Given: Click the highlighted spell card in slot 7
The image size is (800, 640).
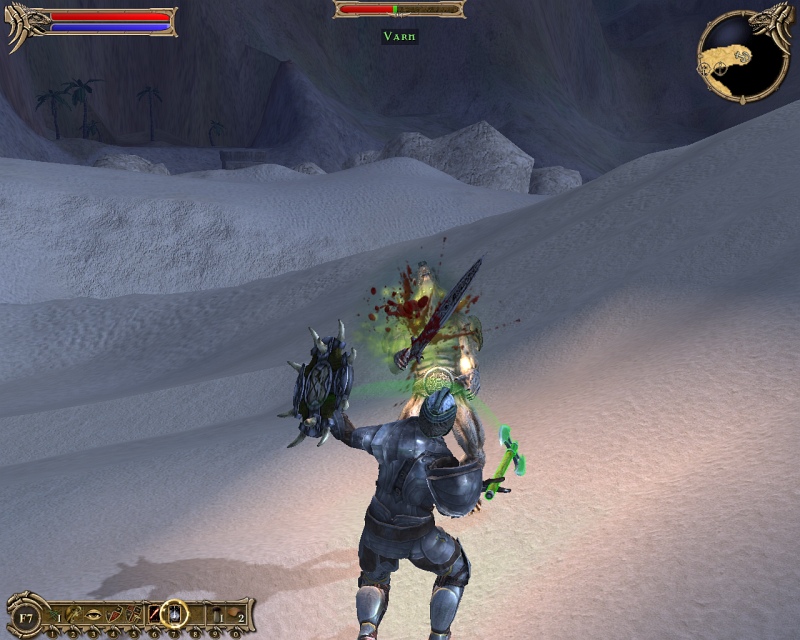Looking at the screenshot, I should click(x=175, y=613).
